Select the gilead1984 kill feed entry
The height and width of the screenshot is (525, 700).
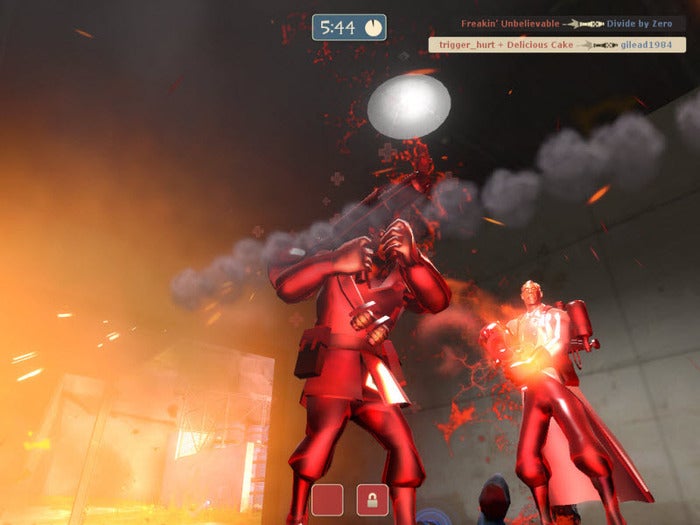click(557, 45)
